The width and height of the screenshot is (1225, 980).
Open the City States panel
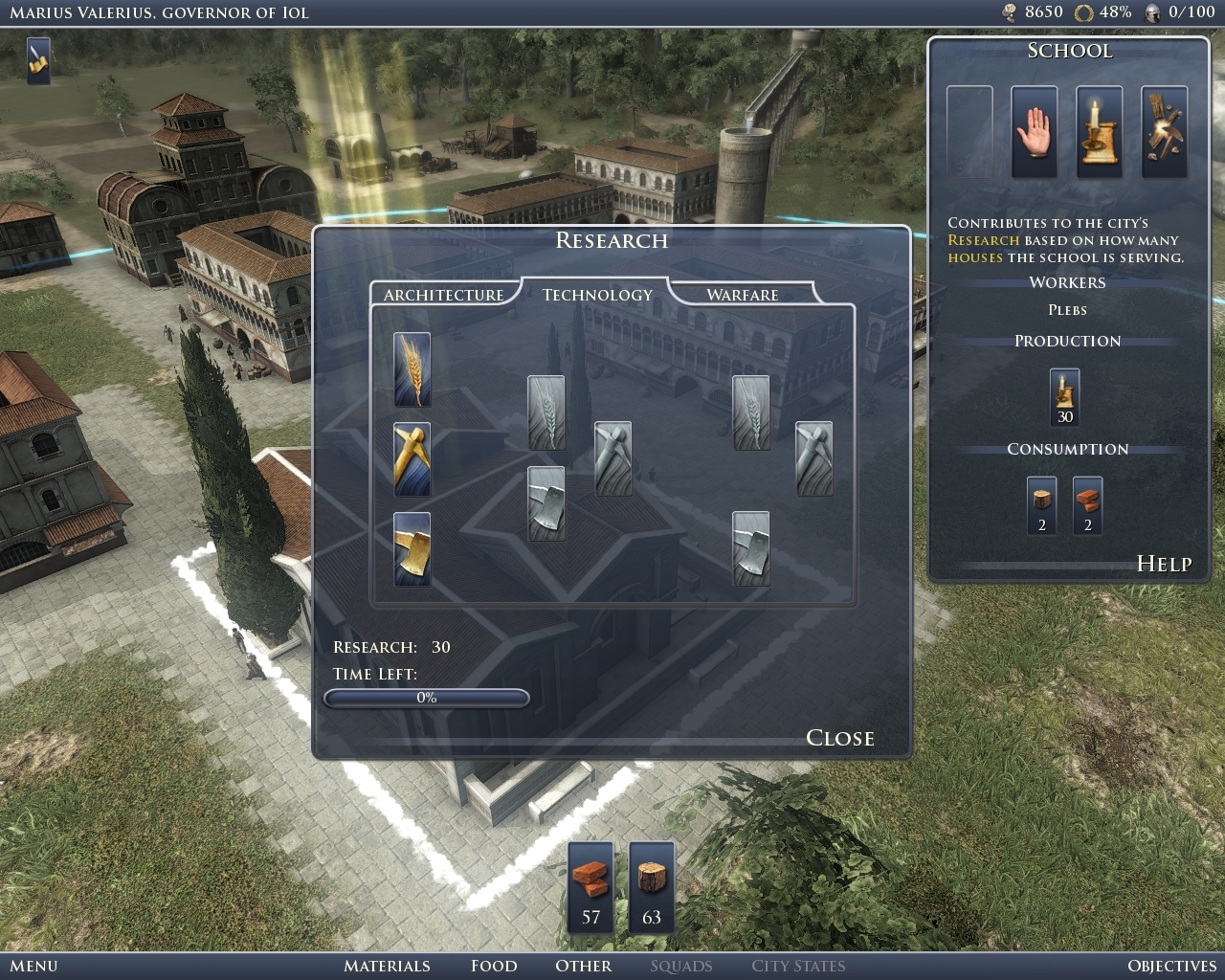pos(798,966)
